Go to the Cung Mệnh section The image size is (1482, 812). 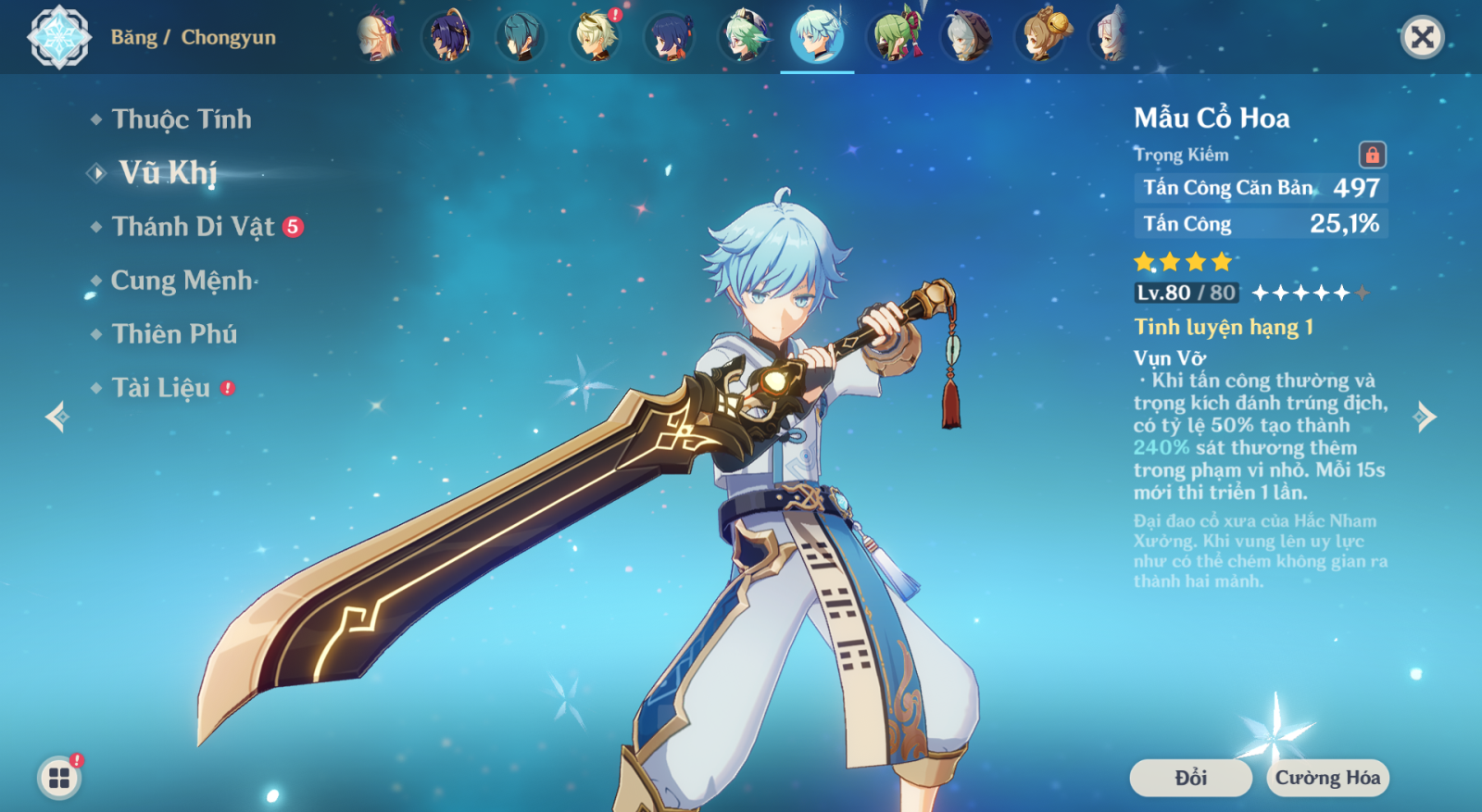181,281
